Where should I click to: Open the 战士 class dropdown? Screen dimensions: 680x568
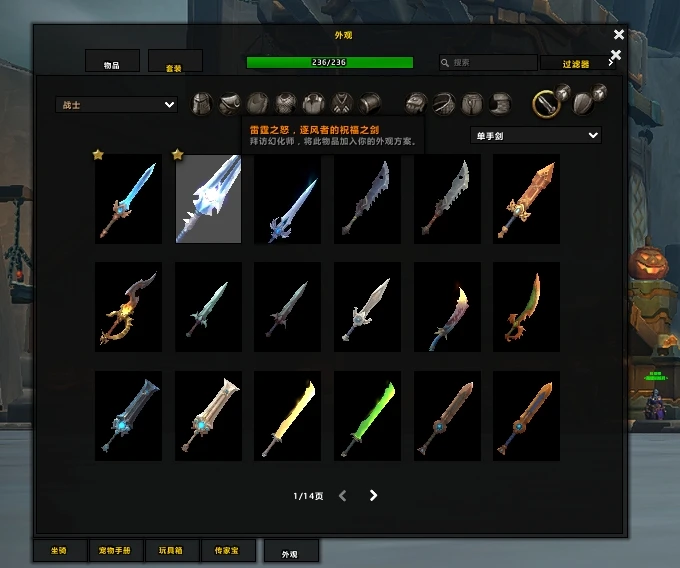116,104
